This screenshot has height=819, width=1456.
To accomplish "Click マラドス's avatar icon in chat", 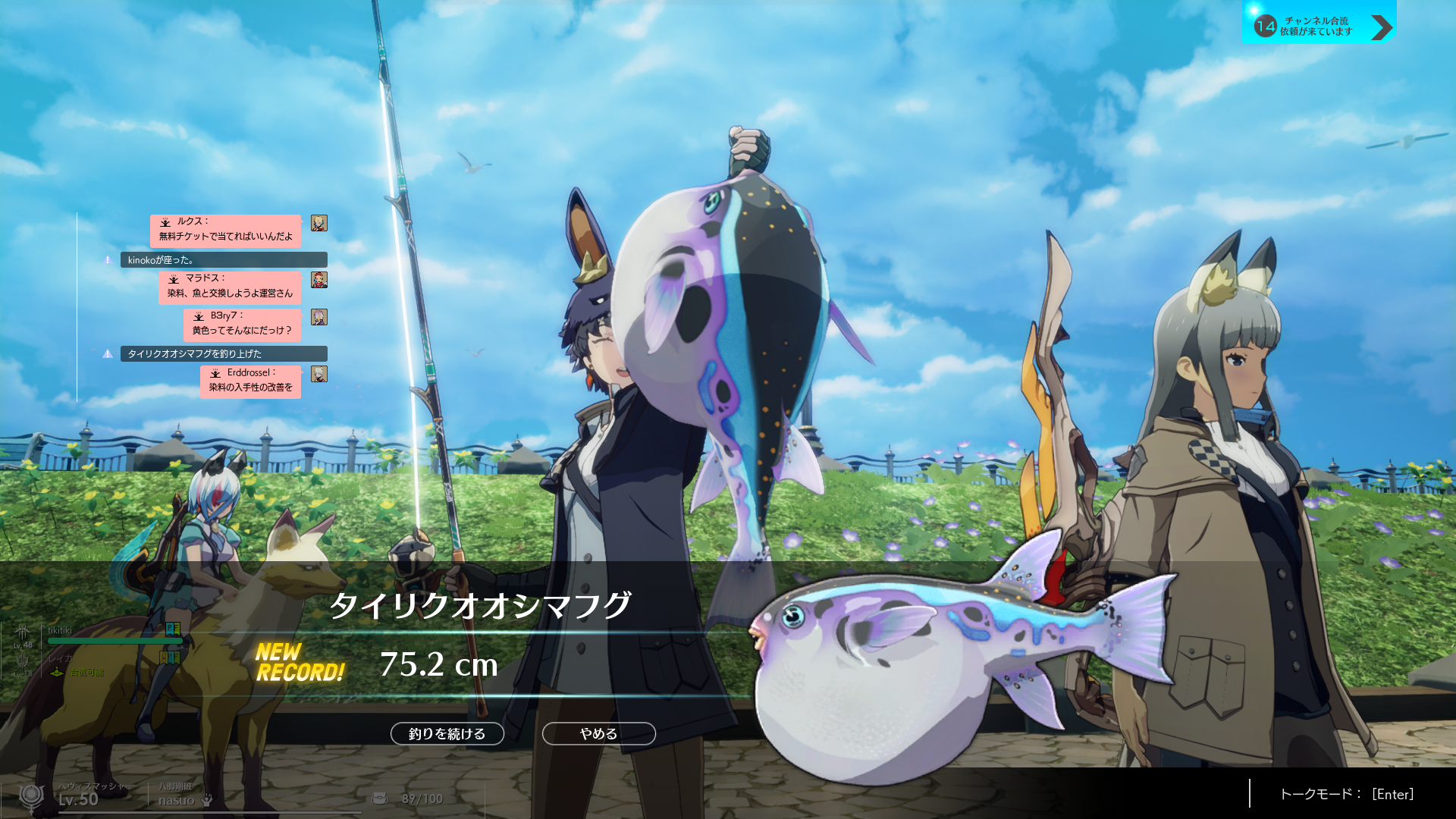I will tap(319, 280).
